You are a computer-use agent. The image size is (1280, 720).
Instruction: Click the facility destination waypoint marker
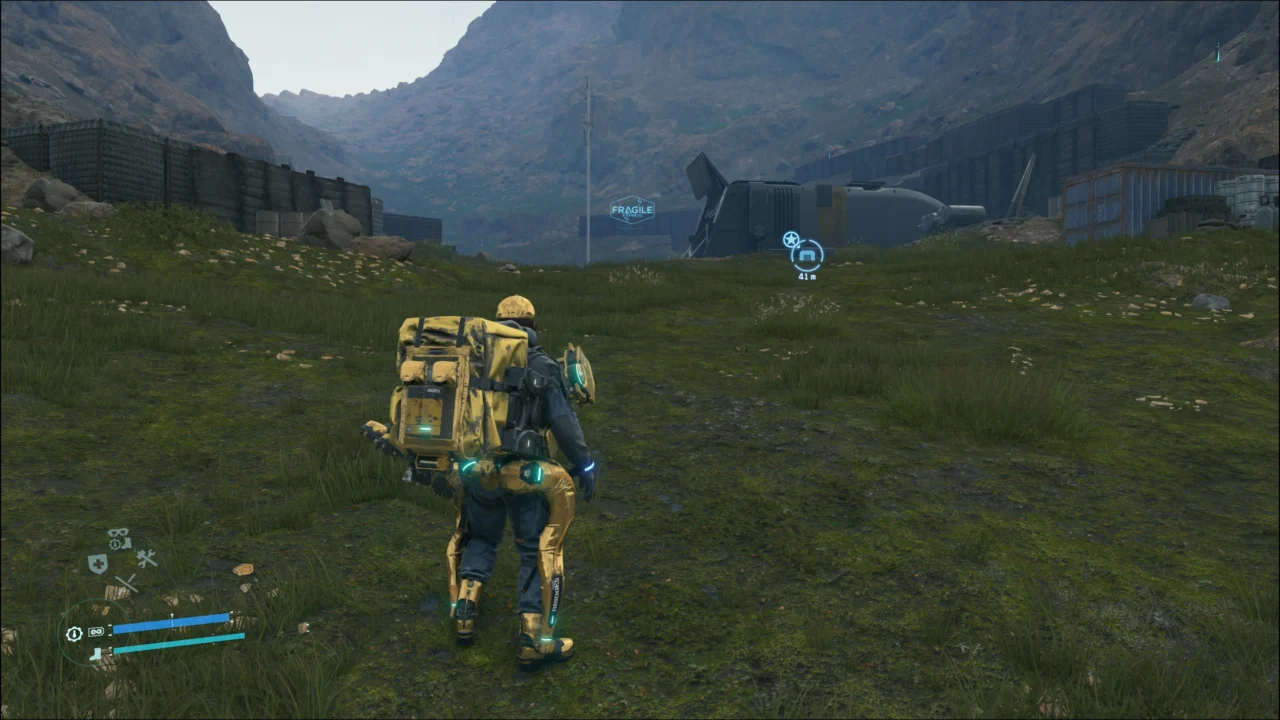(807, 256)
